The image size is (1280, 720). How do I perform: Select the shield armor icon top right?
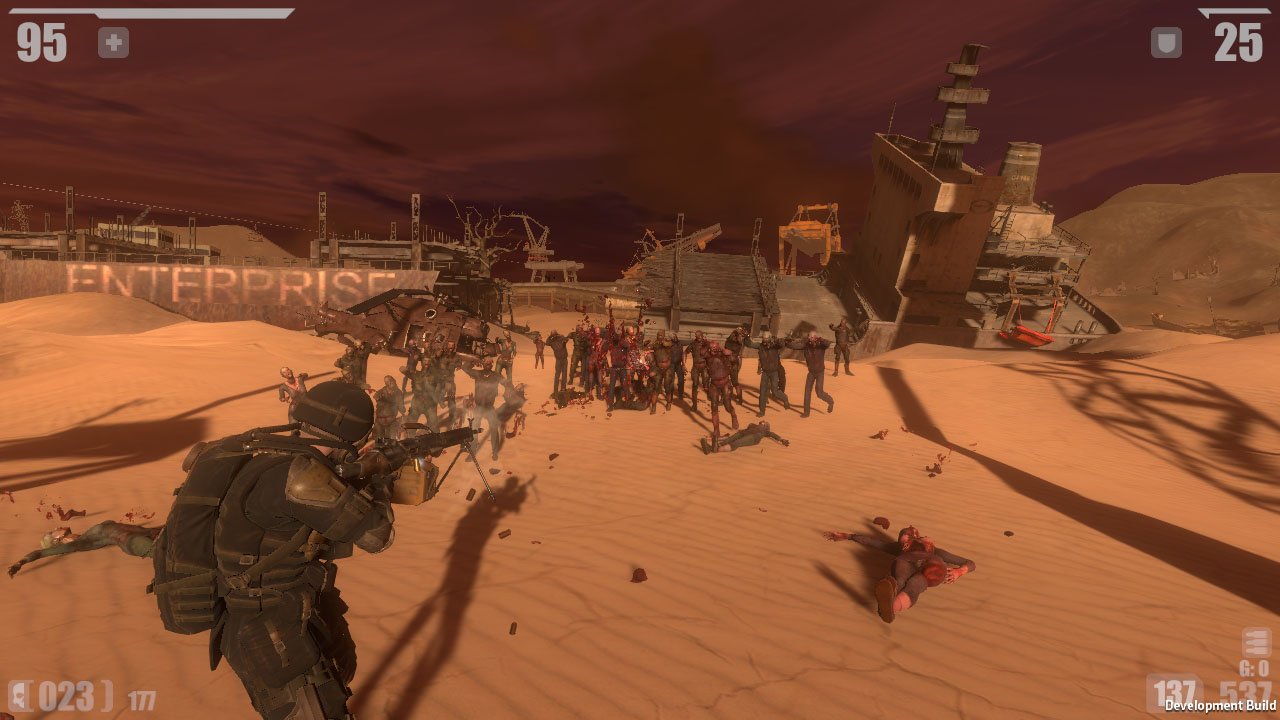1166,42
